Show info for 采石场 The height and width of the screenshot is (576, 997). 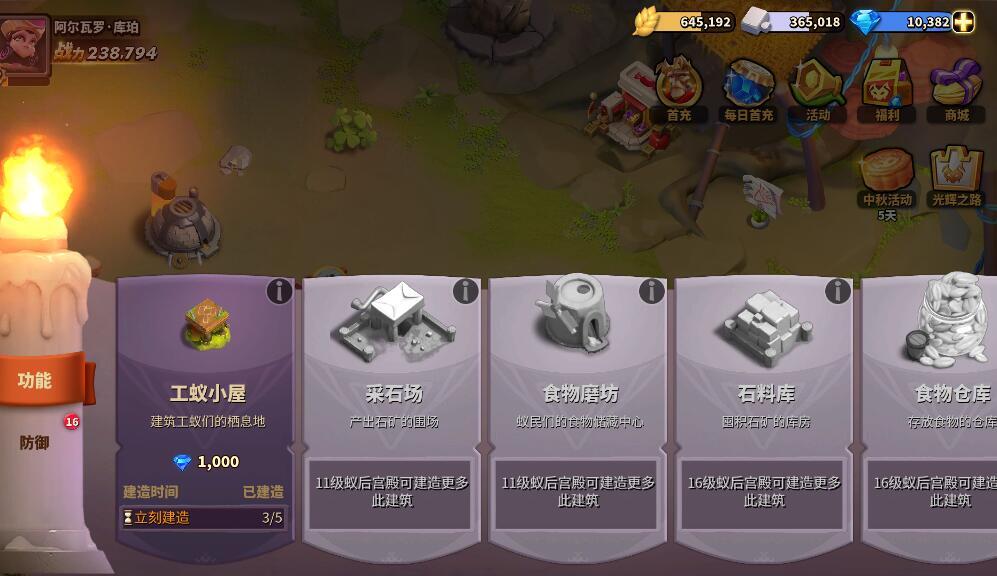point(466,291)
